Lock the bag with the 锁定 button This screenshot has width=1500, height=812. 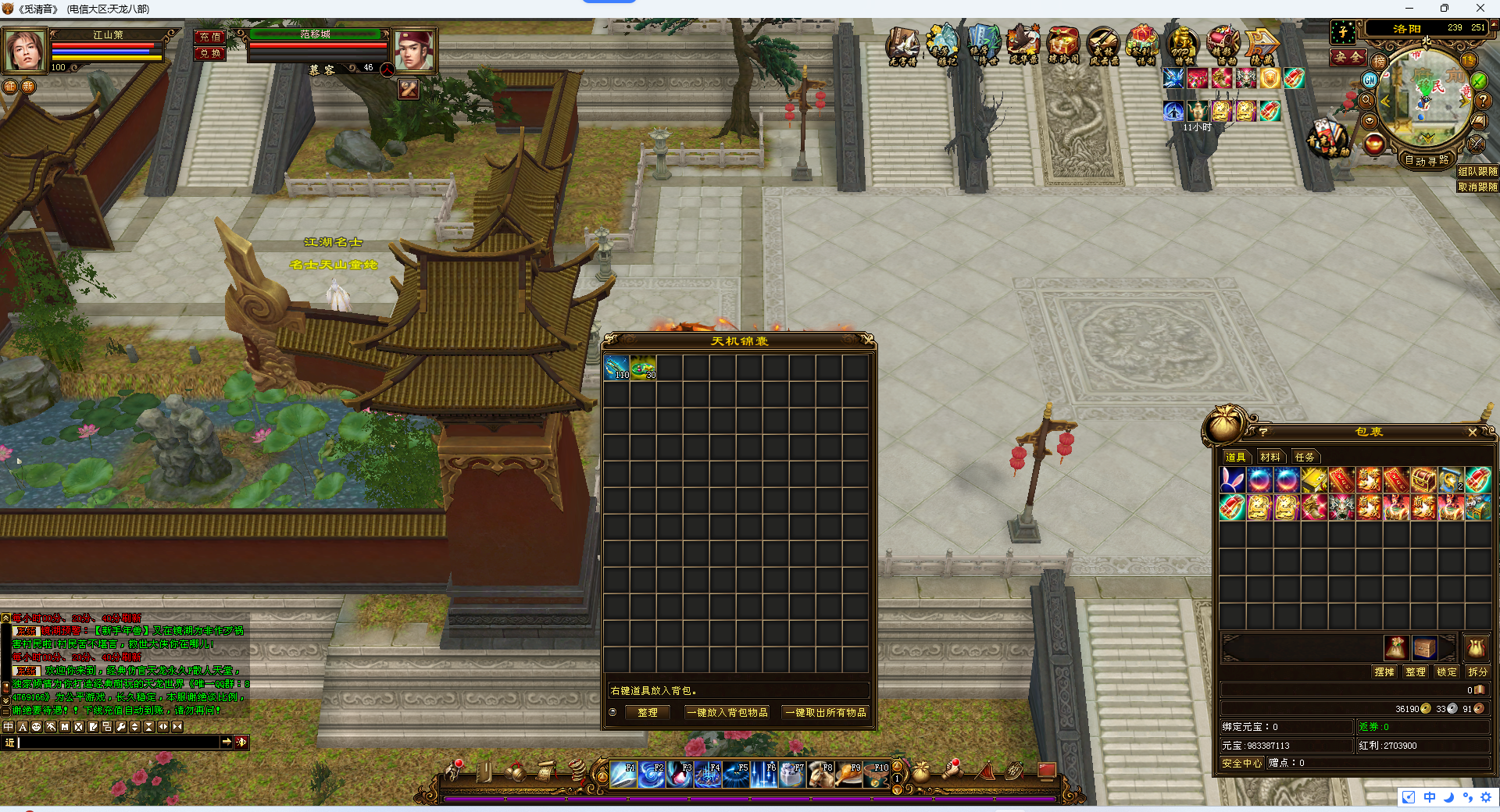pyautogui.click(x=1446, y=671)
